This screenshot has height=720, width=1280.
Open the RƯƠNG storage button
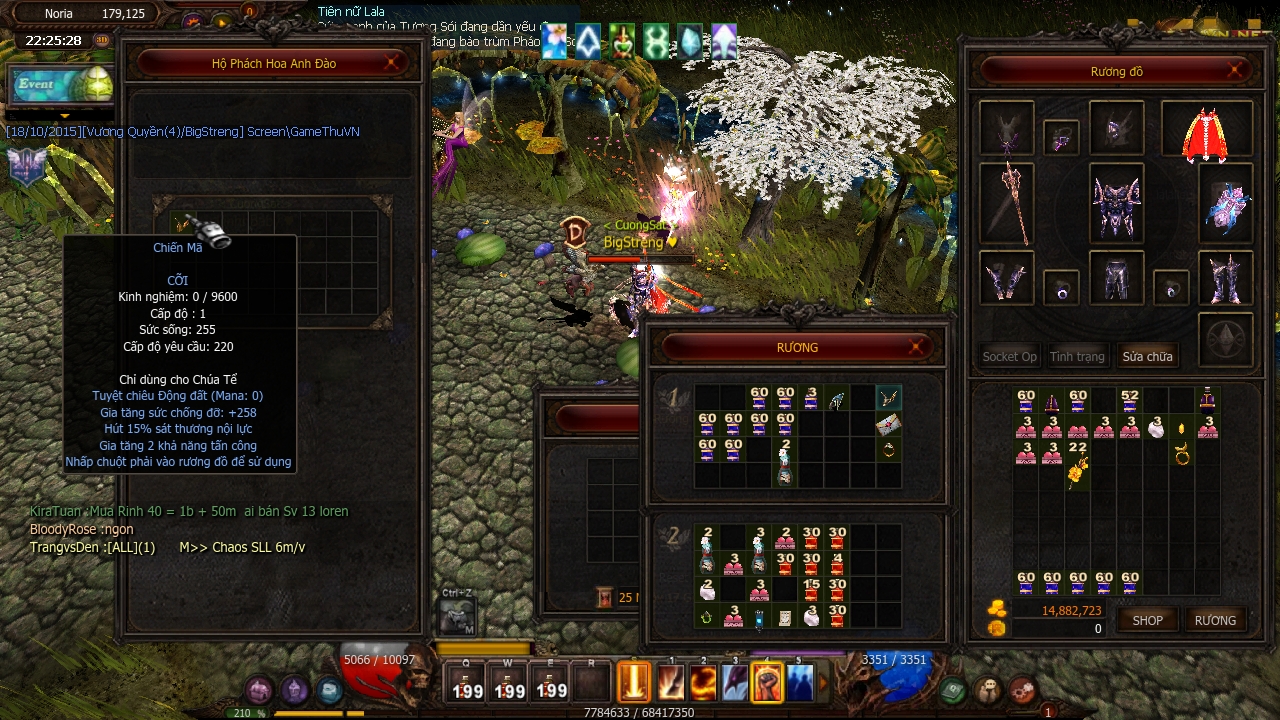click(x=1215, y=620)
